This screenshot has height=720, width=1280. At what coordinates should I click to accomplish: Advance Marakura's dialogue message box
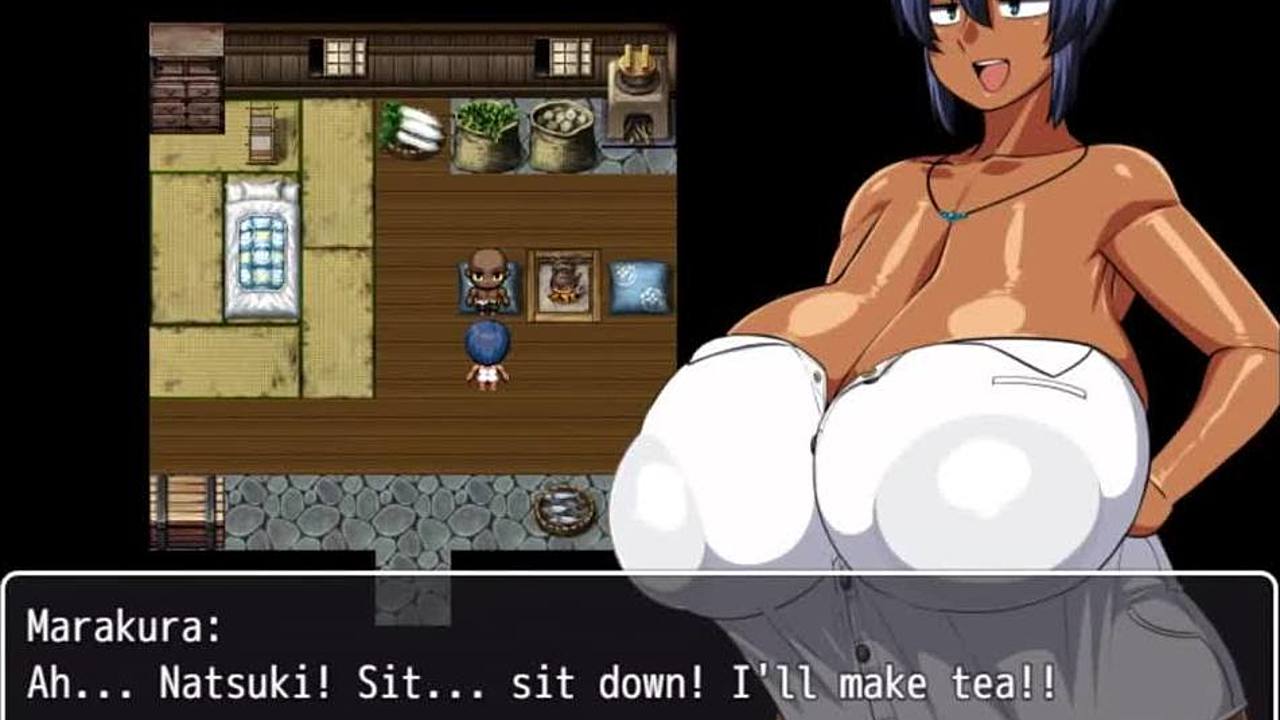pos(640,648)
